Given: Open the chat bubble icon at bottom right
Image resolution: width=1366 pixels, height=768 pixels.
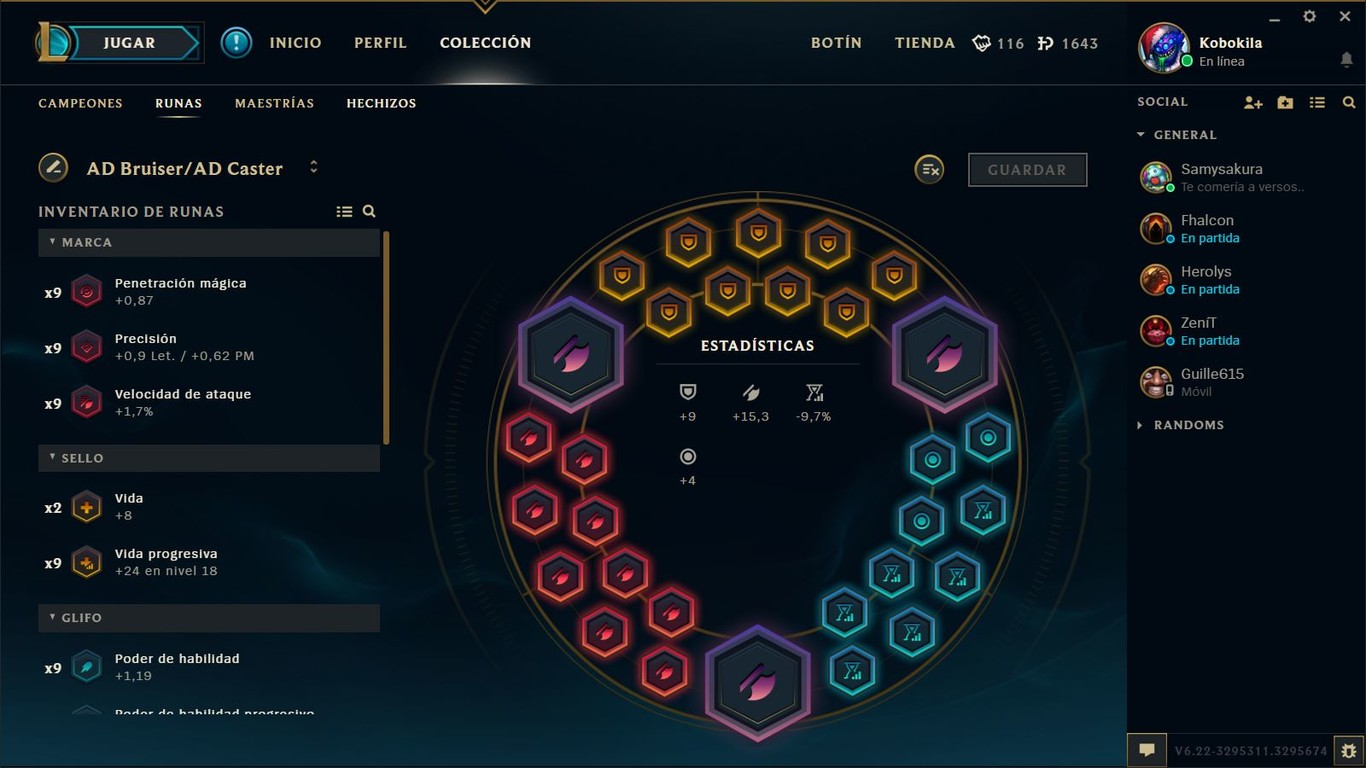Looking at the screenshot, I should click(1147, 749).
